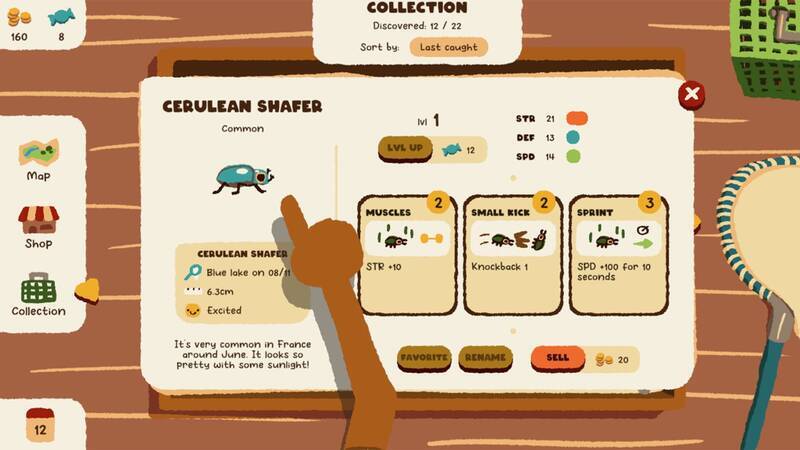Mark this beetle as Favorite
800x450 pixels.
pos(425,358)
